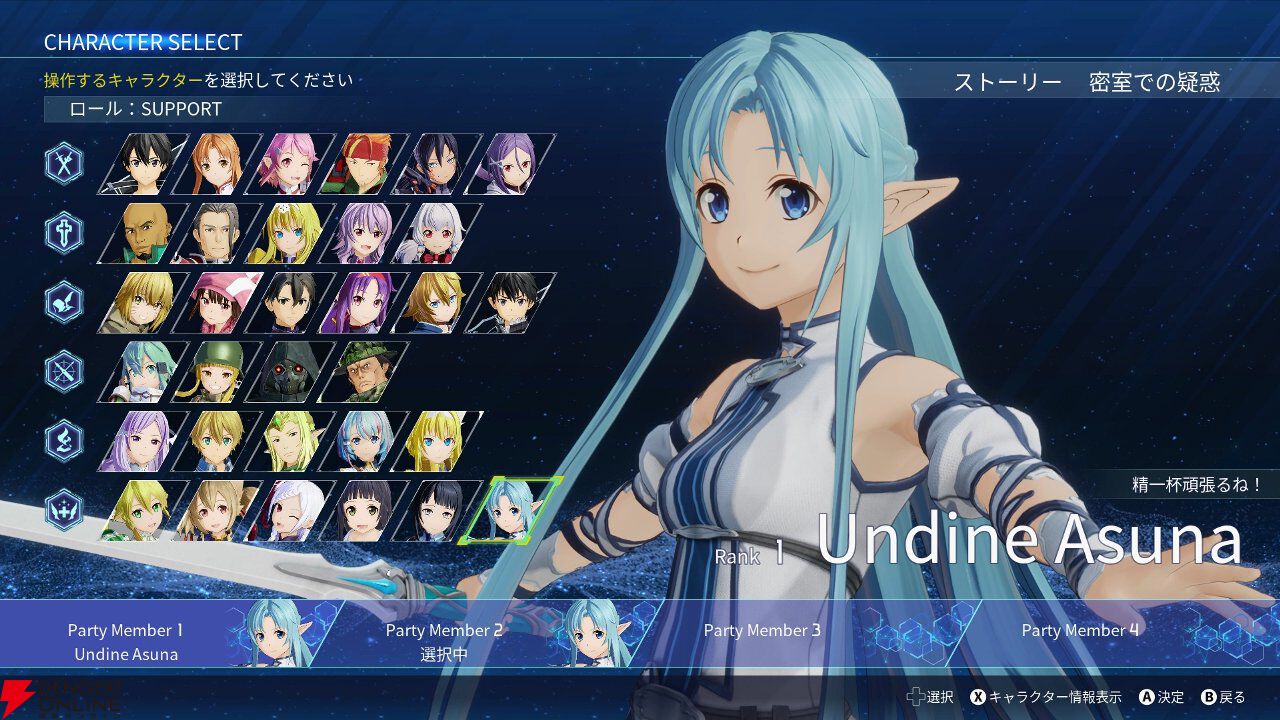Select the winged cross SUPPORT role icon
1280x720 pixels.
pyautogui.click(x=62, y=509)
